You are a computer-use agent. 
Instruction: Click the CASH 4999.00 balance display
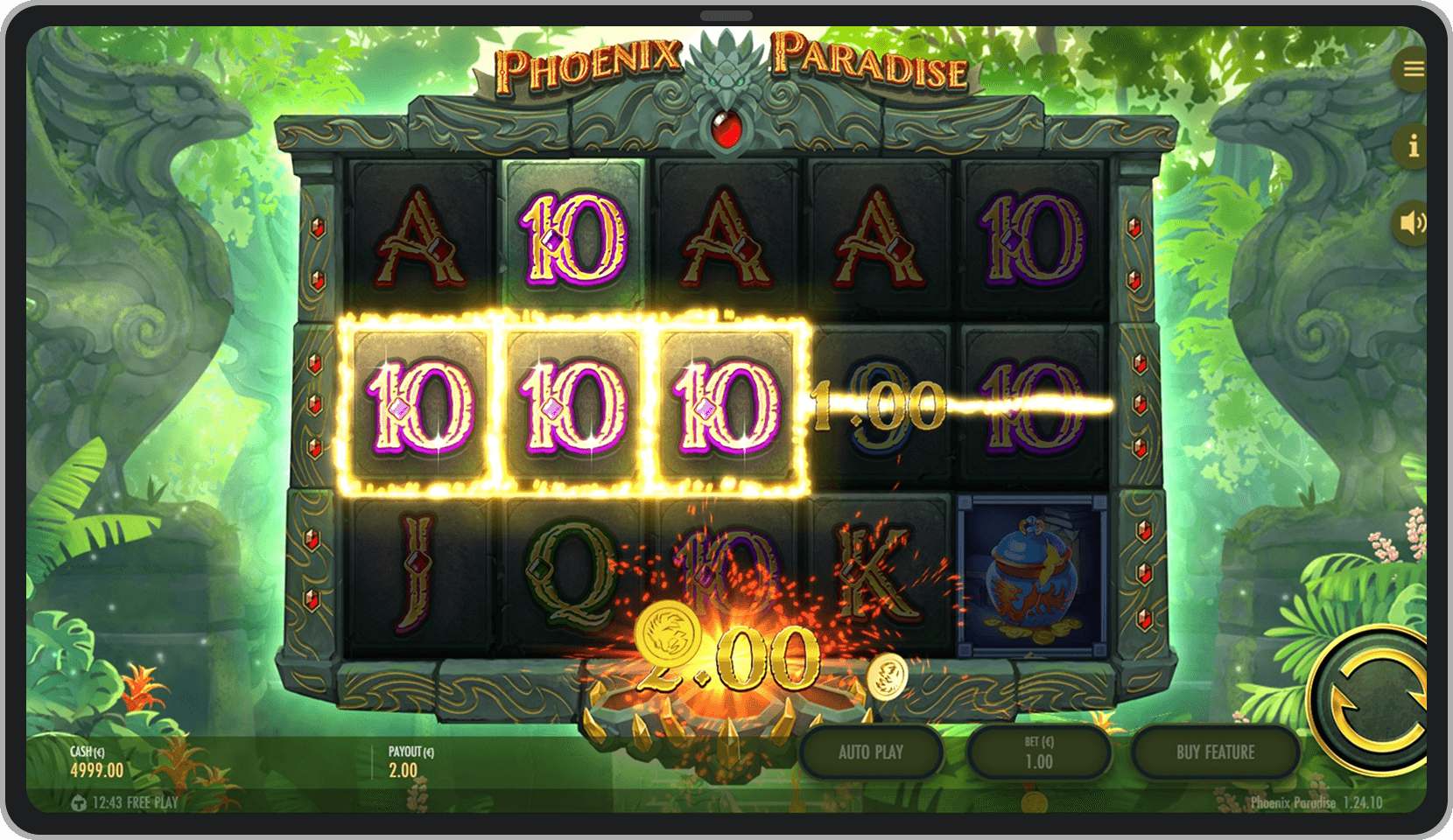(x=96, y=761)
